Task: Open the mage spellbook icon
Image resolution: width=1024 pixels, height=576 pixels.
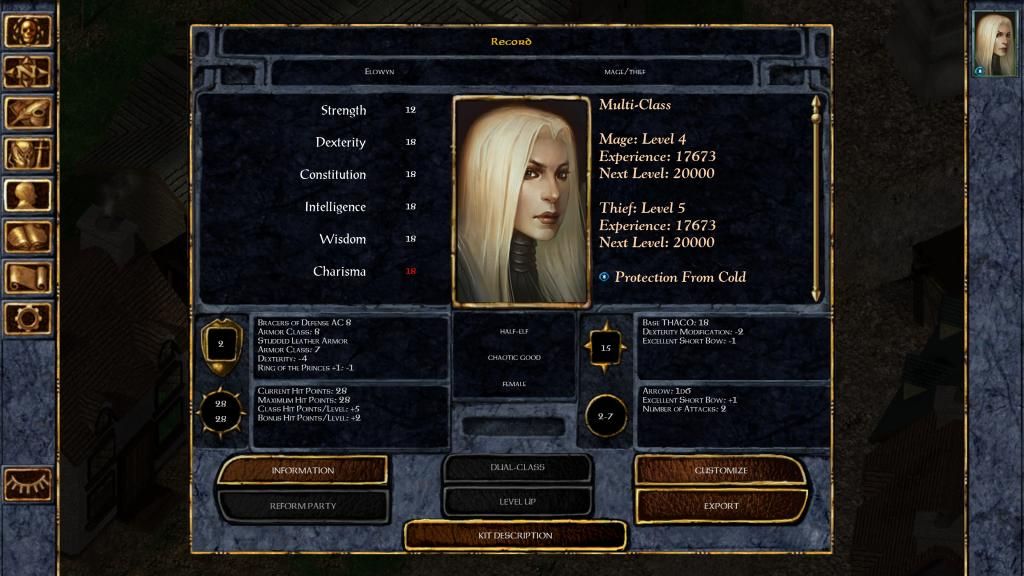Action: (x=28, y=237)
